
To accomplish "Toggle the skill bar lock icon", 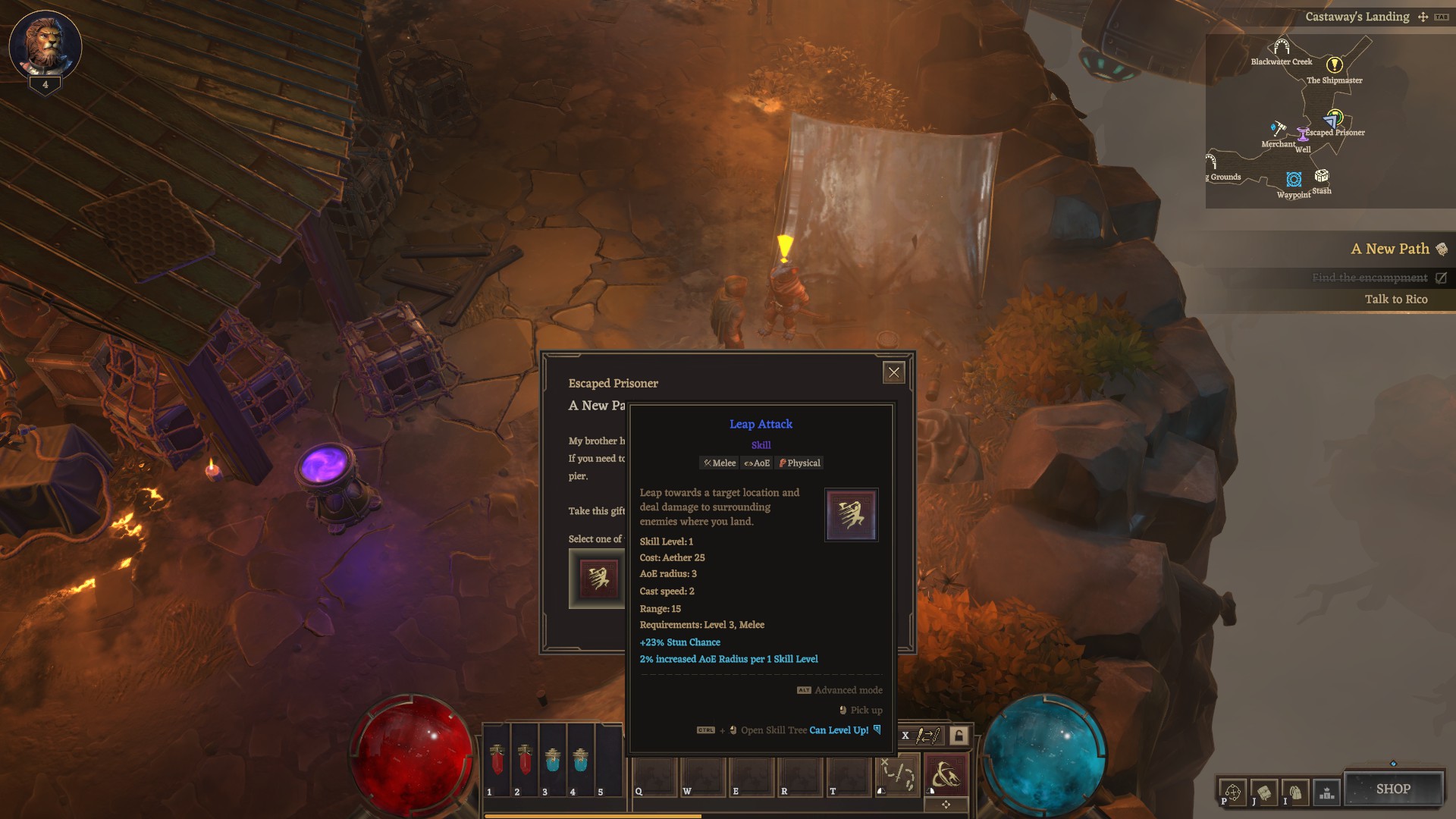I will [x=959, y=735].
